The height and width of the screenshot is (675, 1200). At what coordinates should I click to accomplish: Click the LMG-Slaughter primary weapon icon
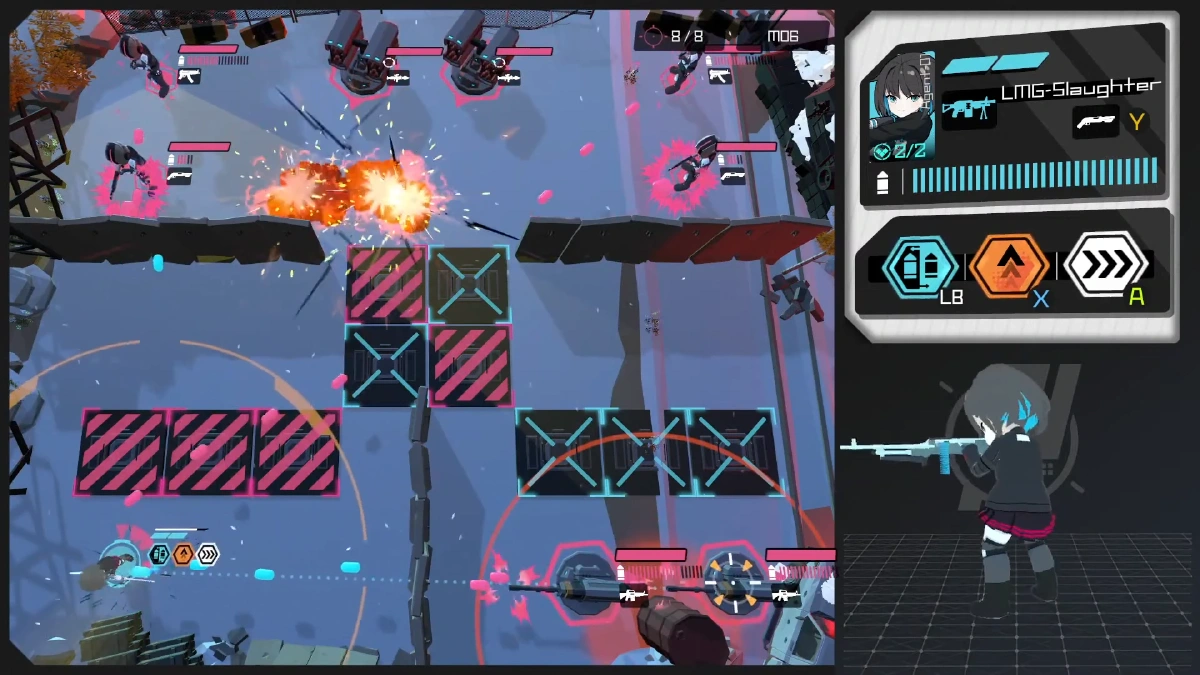968,108
